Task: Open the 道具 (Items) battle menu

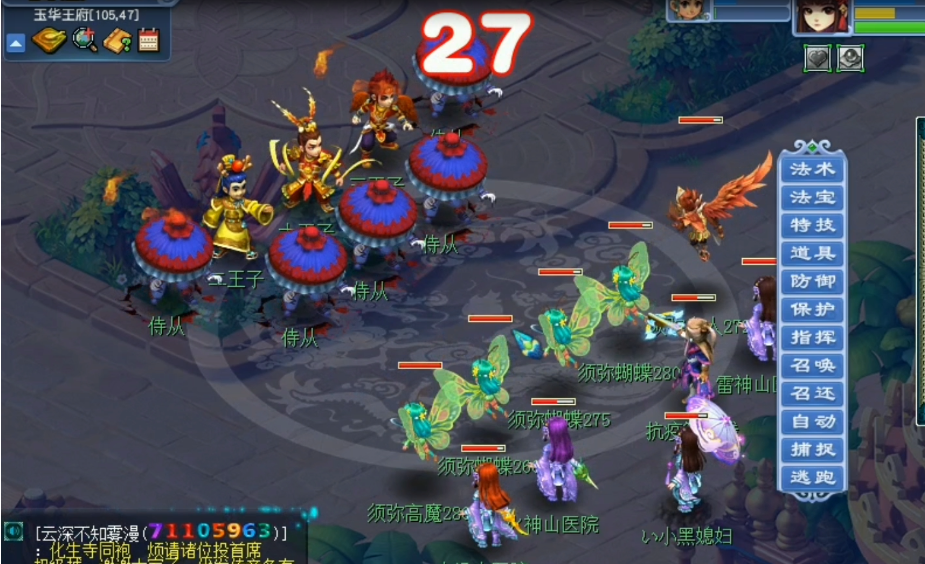Action: click(812, 253)
